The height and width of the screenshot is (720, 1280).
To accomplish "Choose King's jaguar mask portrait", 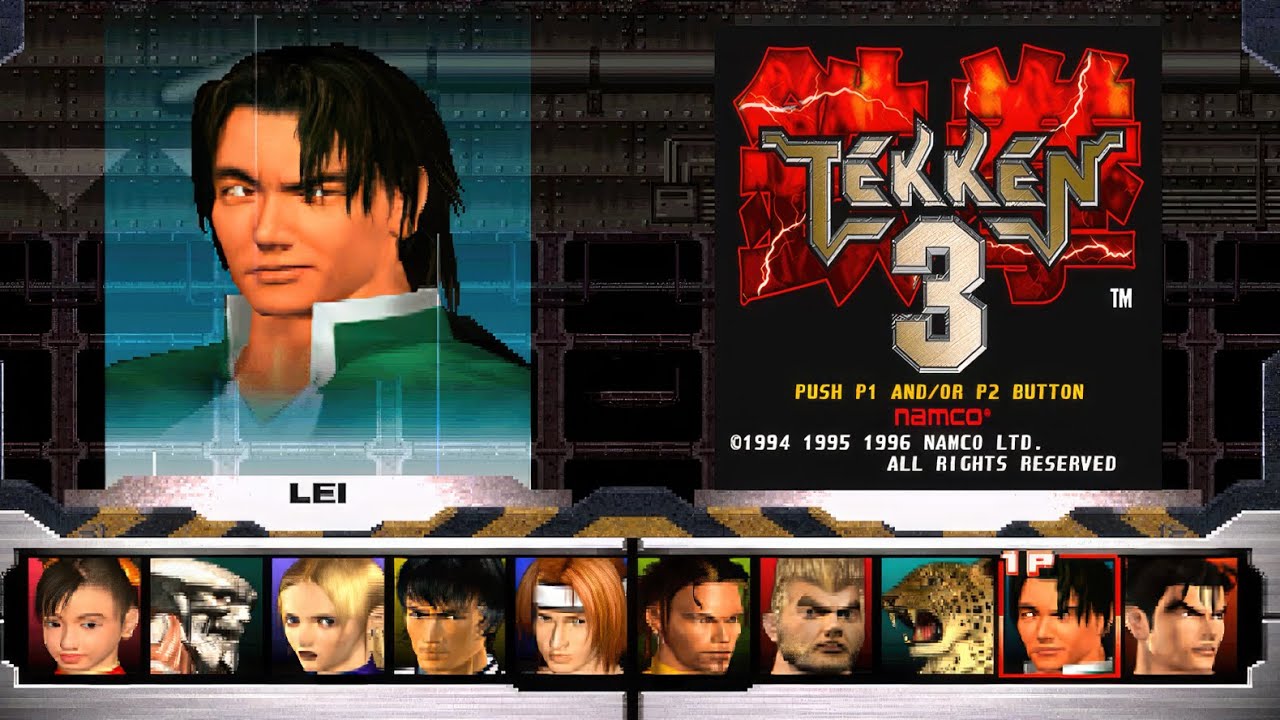I will click(937, 615).
